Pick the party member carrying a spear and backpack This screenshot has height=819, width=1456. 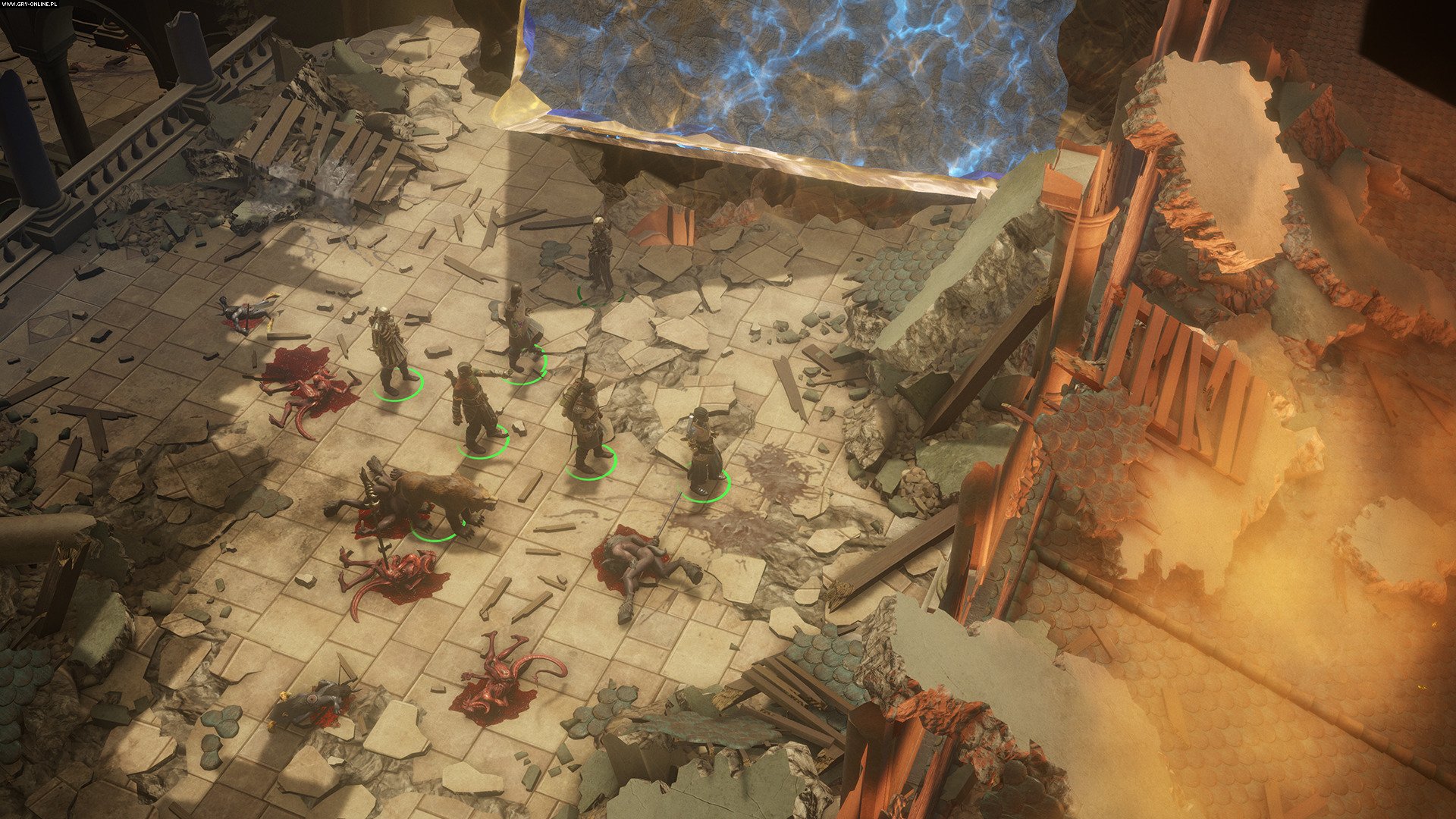coord(585,426)
